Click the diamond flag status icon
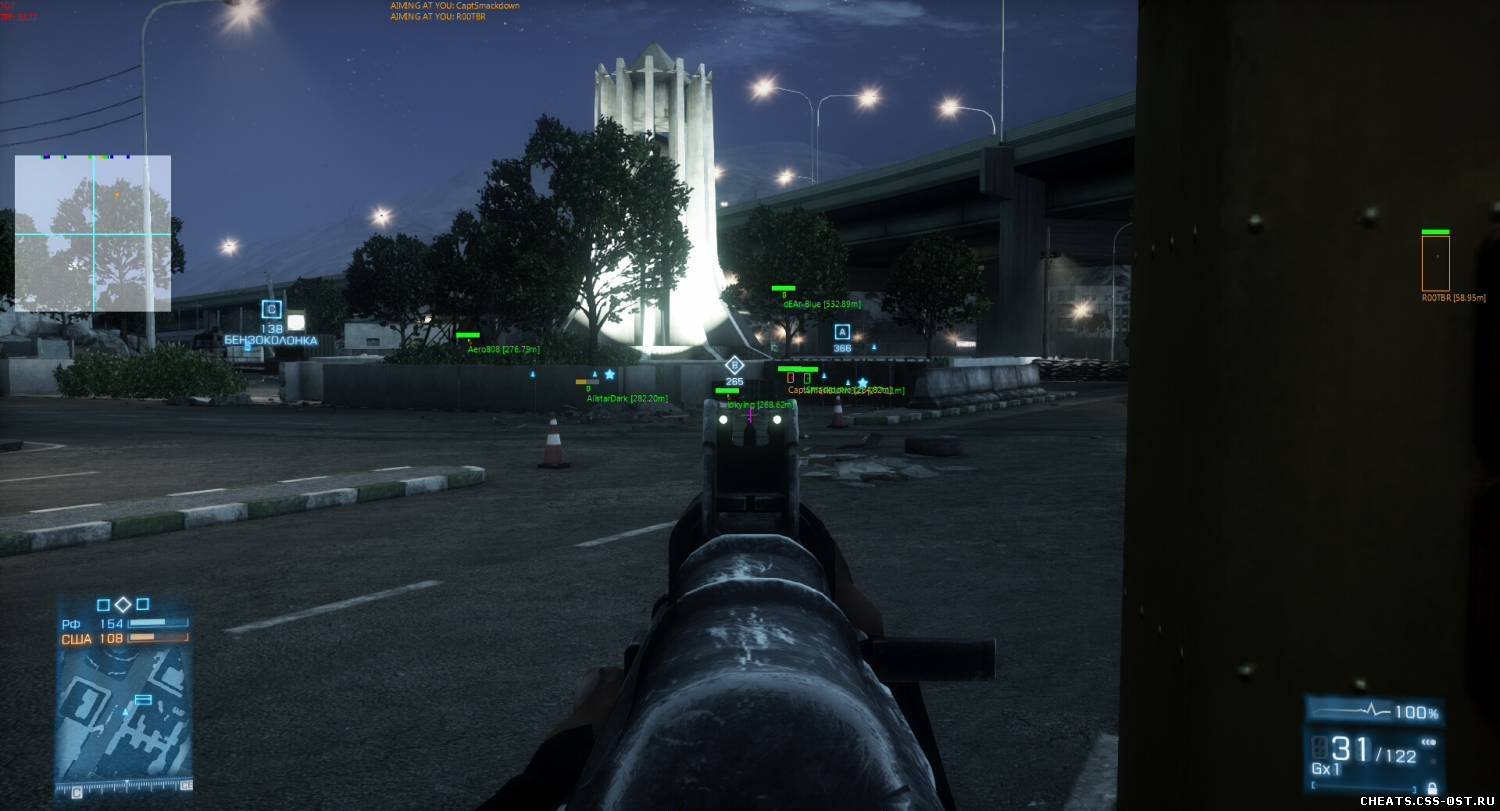The height and width of the screenshot is (811, 1500). (x=122, y=604)
